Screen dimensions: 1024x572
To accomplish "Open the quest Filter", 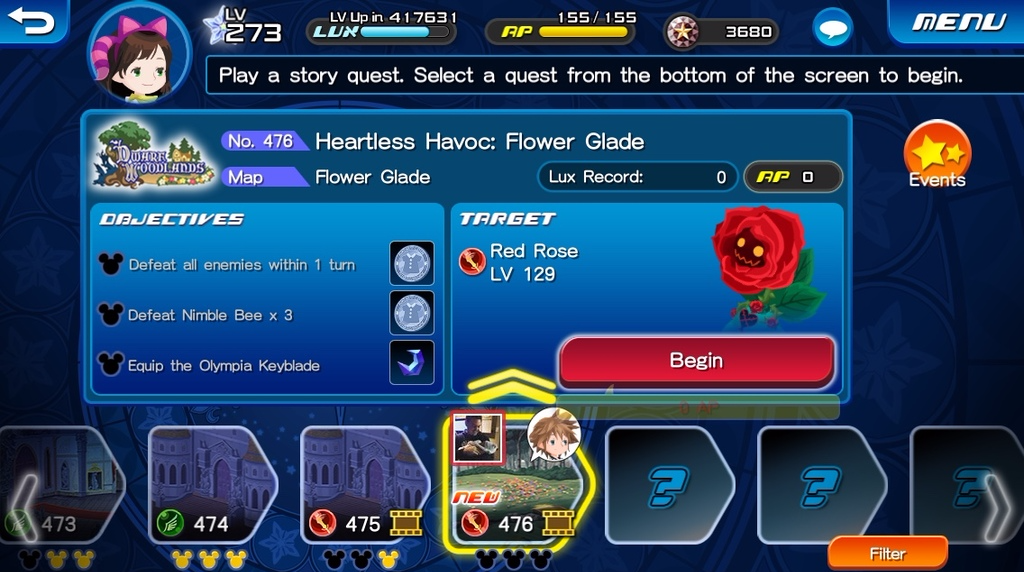I will coord(887,553).
